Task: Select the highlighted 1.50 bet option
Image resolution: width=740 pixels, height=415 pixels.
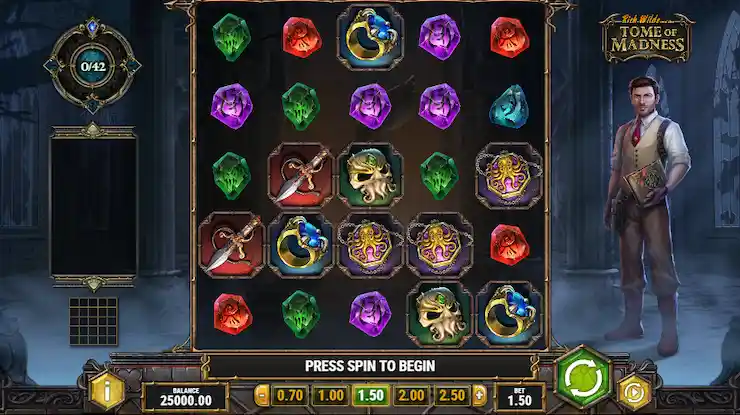Action: coord(372,394)
